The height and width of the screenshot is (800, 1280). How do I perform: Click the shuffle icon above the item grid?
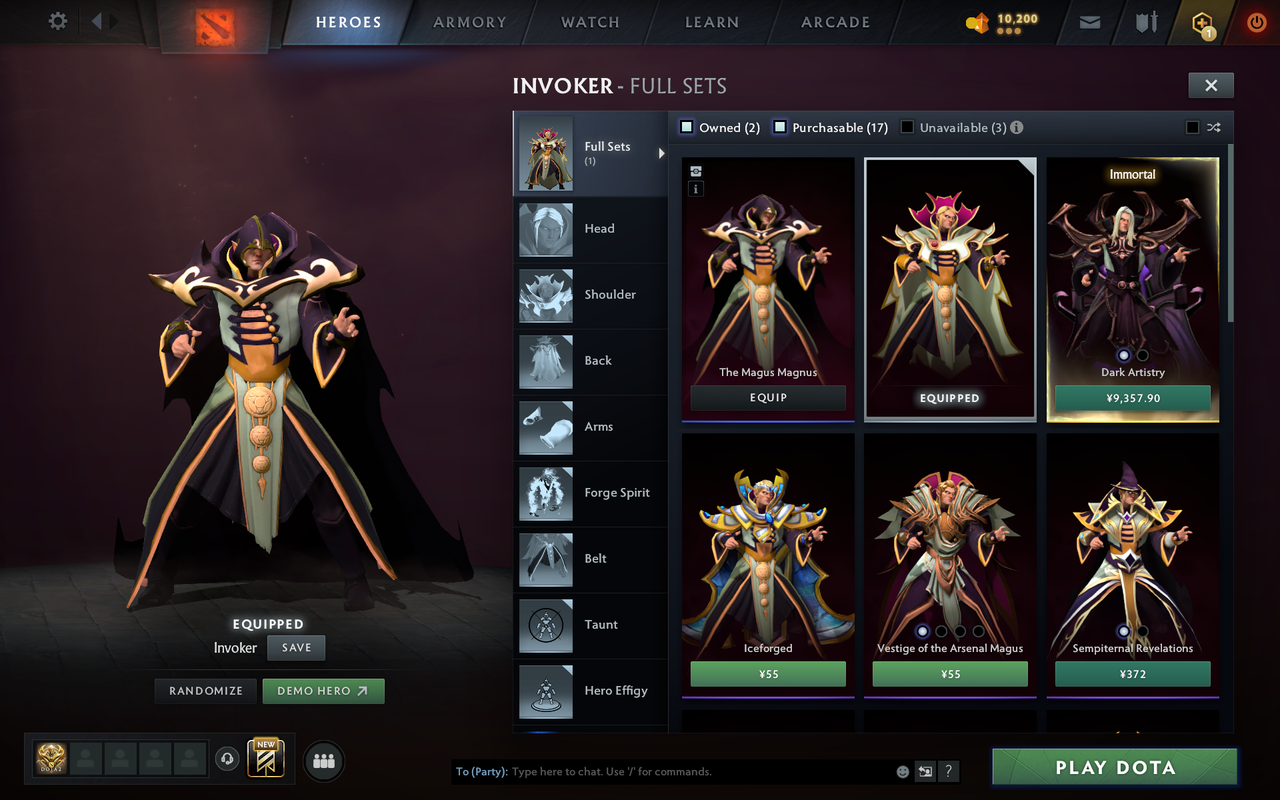(1214, 127)
